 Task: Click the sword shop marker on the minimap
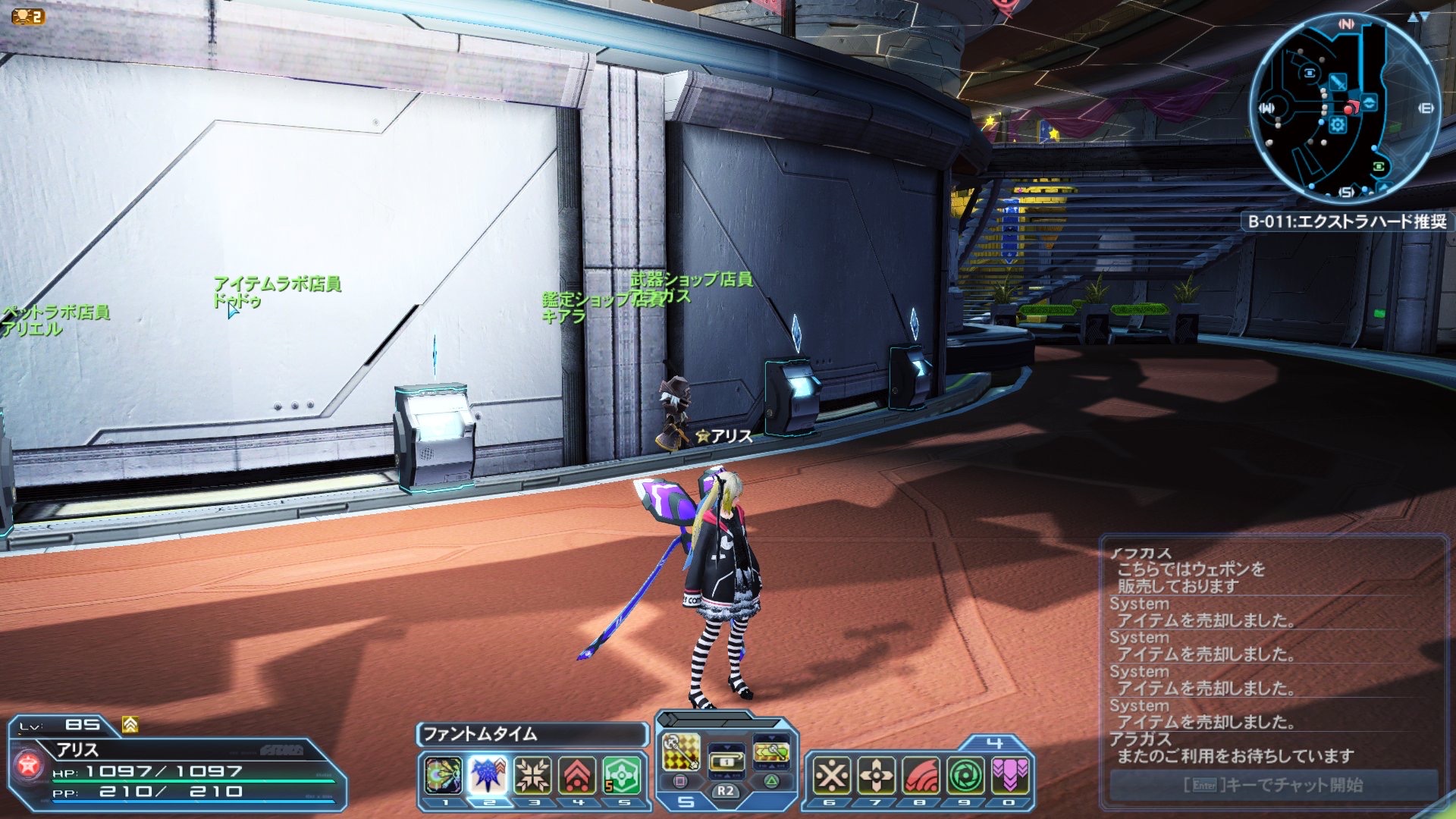1338,83
